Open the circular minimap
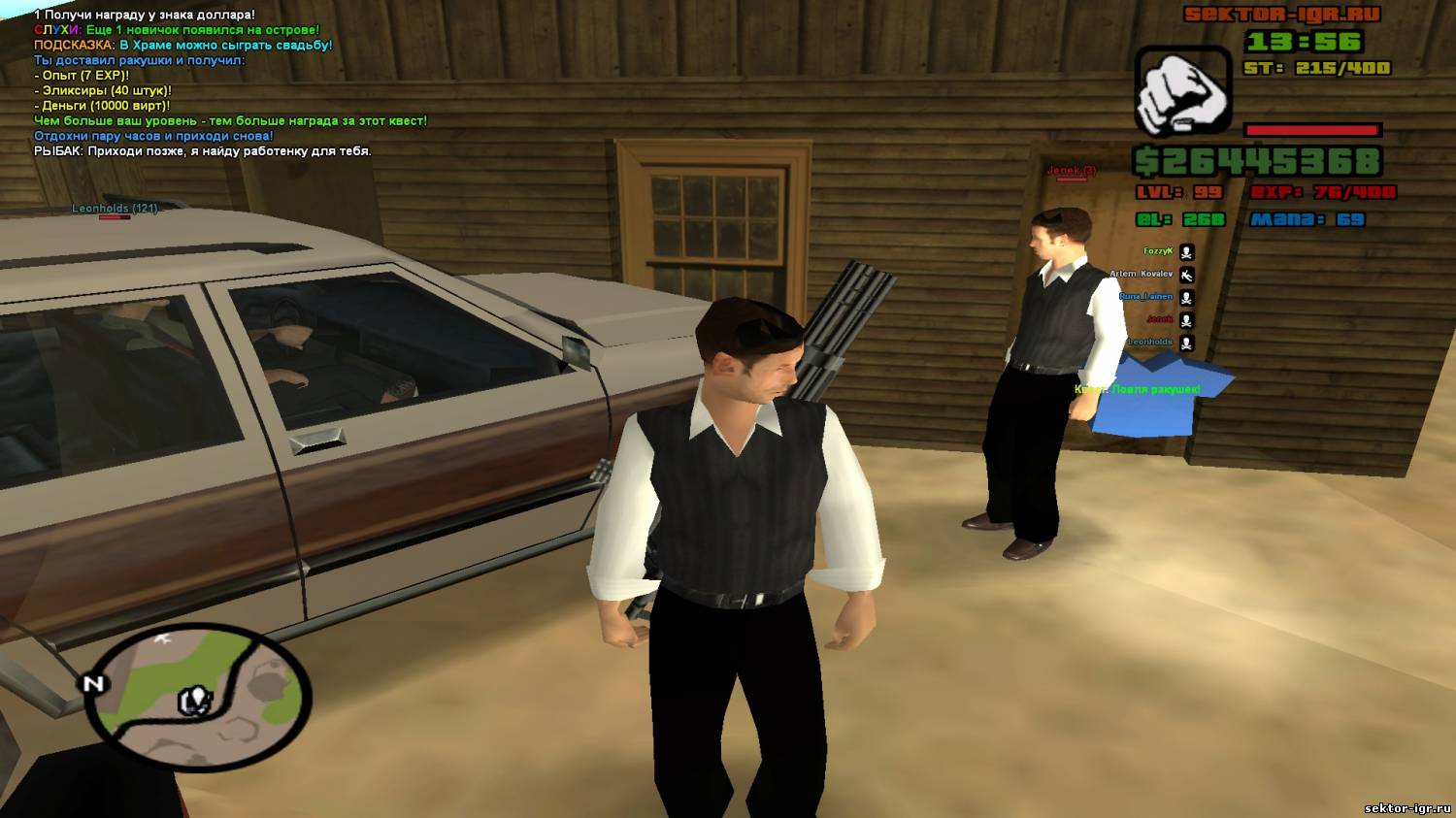The height and width of the screenshot is (818, 1456). 198,697
